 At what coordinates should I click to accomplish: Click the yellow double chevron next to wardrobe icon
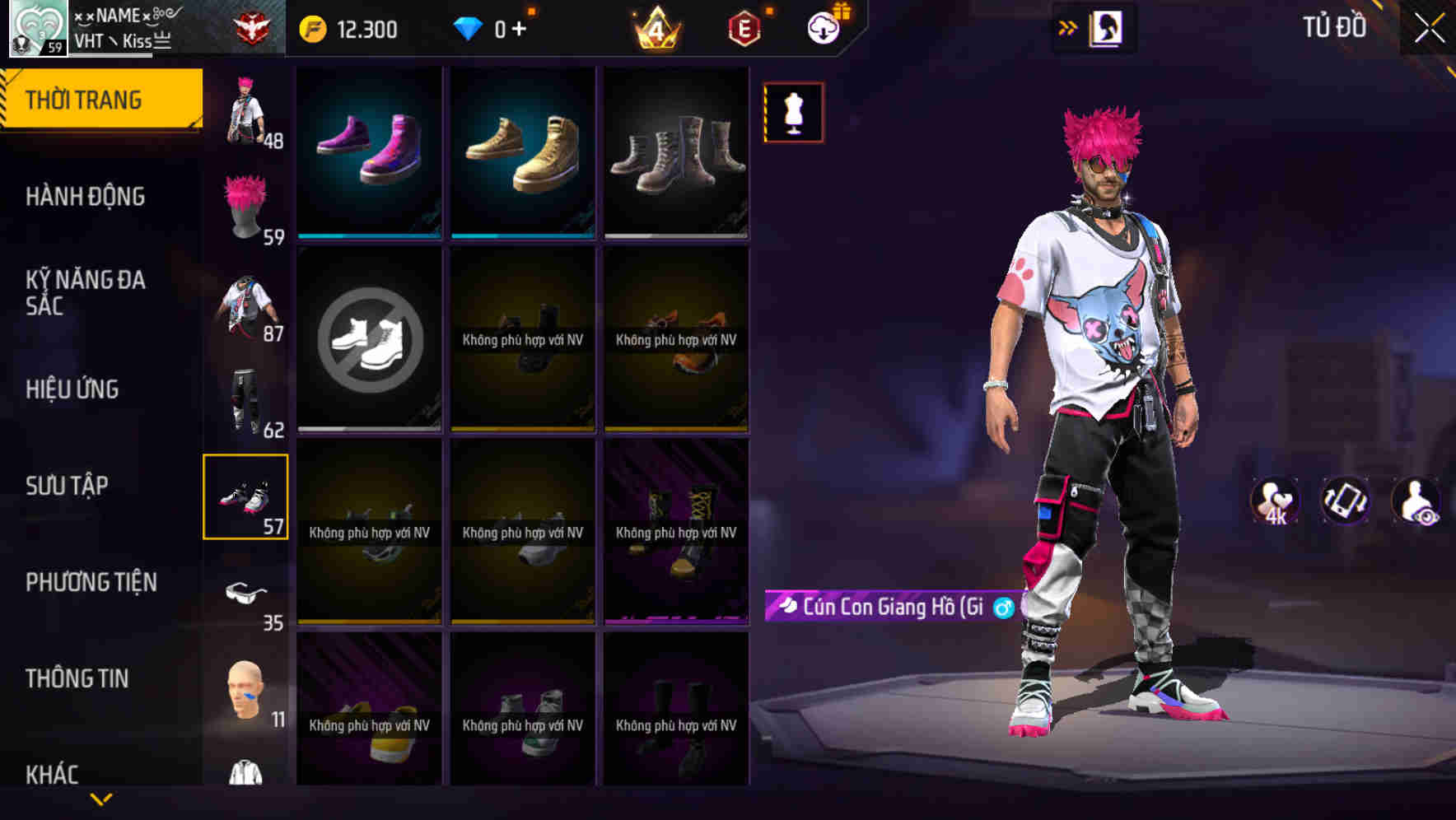click(1066, 27)
